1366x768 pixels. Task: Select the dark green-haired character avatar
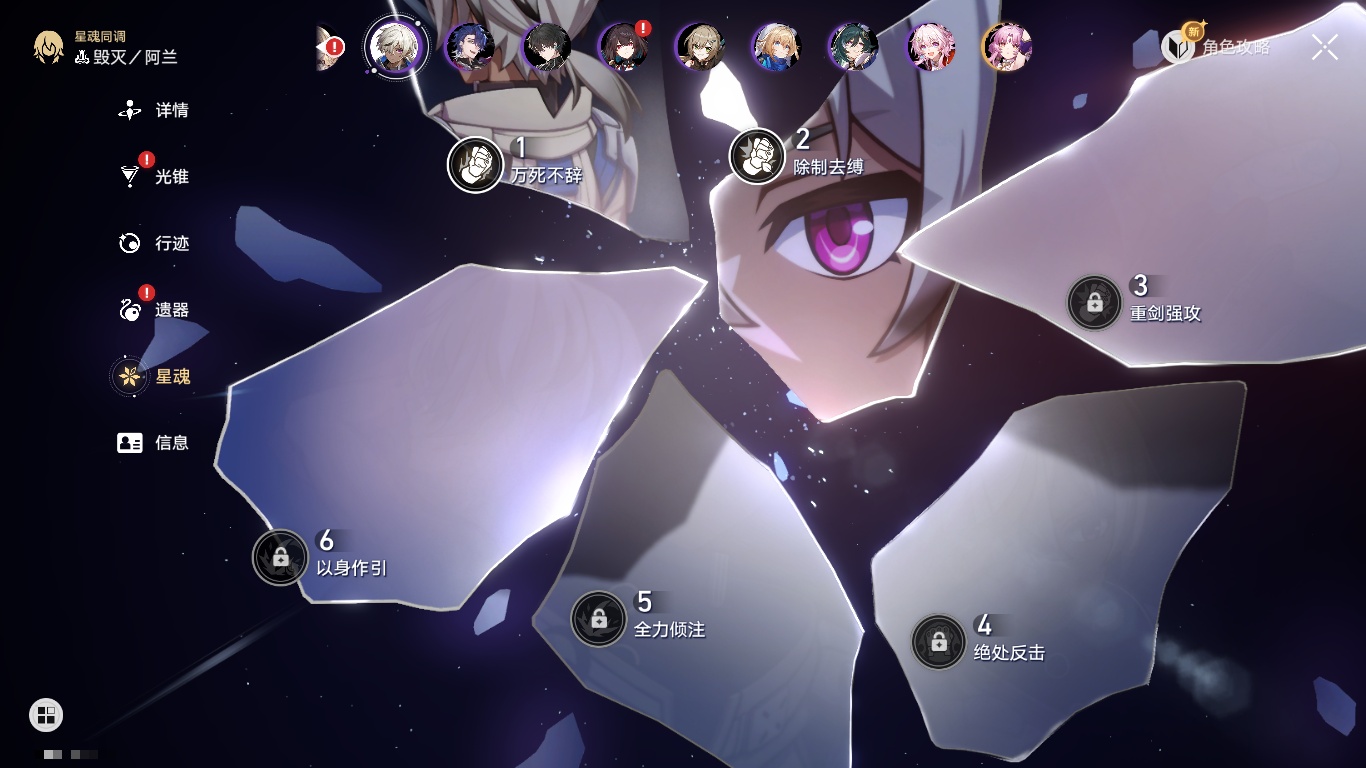point(853,47)
